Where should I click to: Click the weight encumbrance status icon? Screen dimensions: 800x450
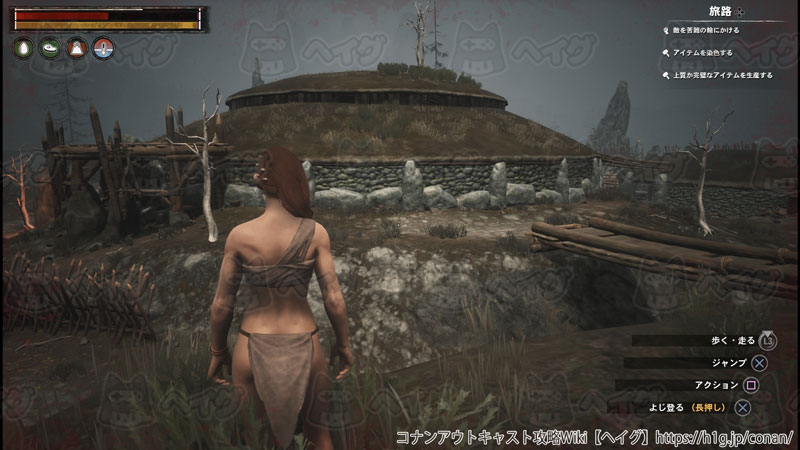click(x=75, y=47)
